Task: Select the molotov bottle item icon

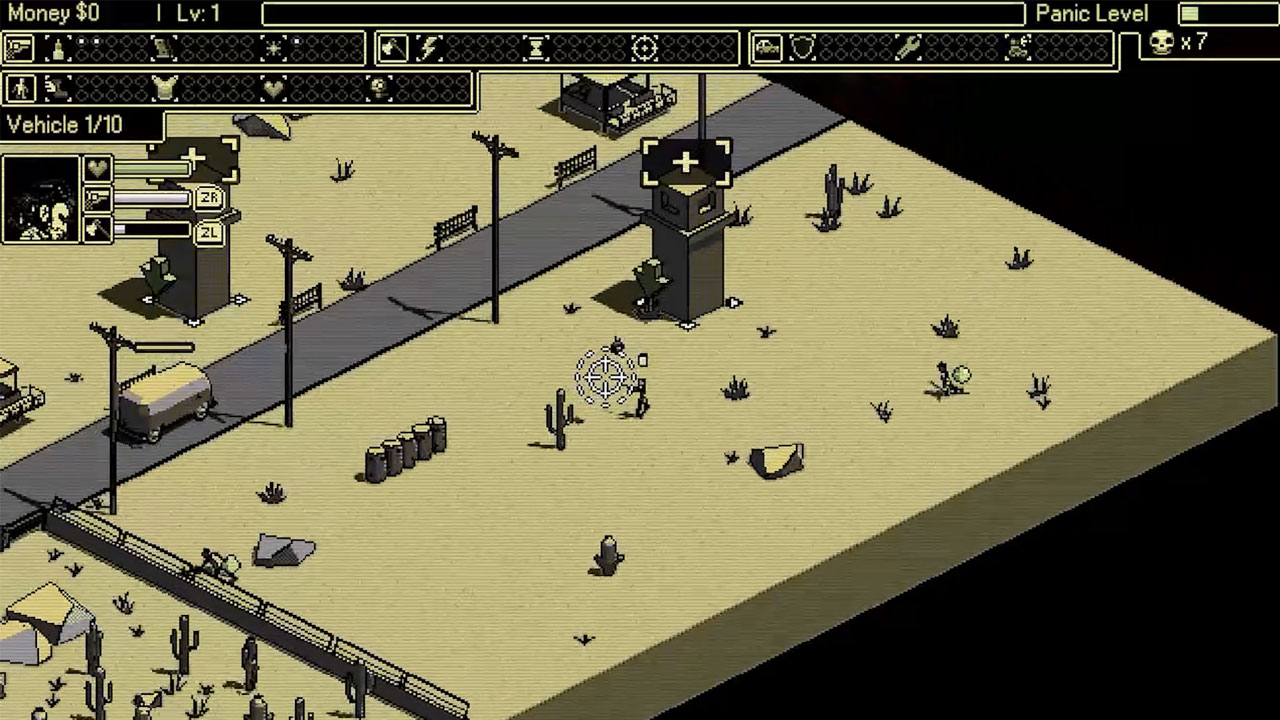Action: 58,47
